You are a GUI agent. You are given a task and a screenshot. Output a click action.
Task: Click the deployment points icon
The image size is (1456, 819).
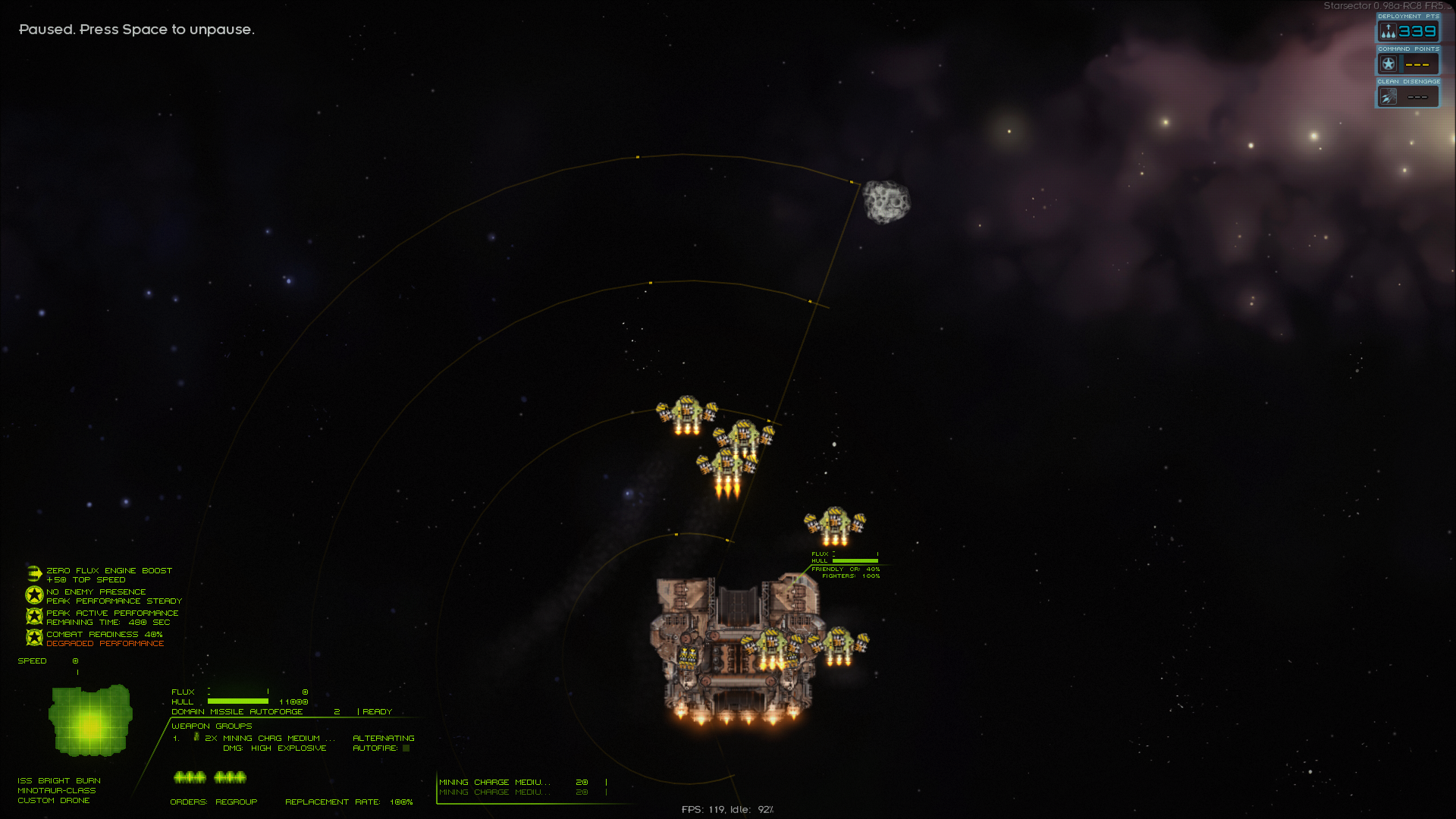pyautogui.click(x=1388, y=31)
